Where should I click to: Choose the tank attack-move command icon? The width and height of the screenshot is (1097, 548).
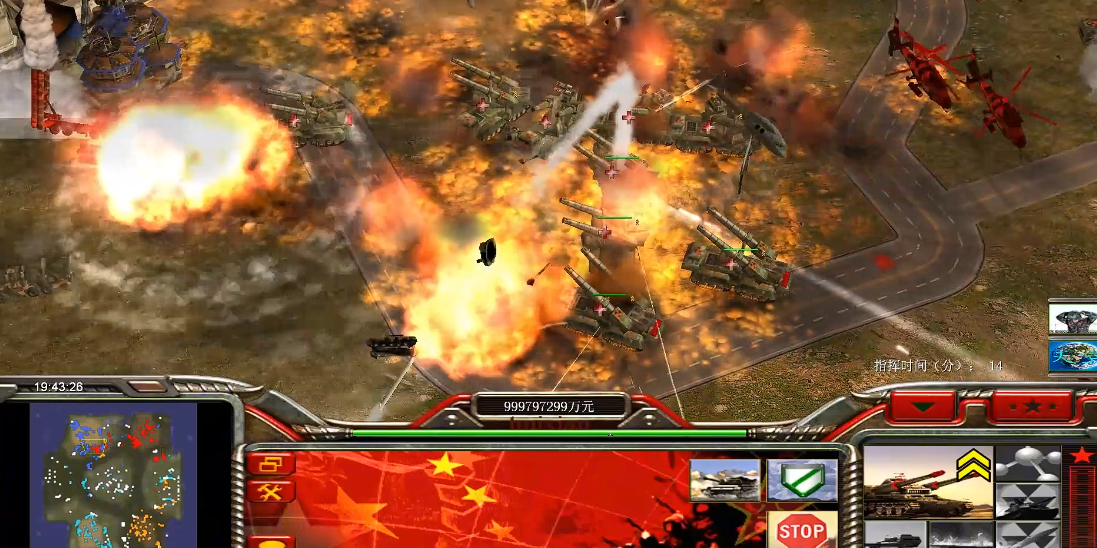pyautogui.click(x=723, y=480)
